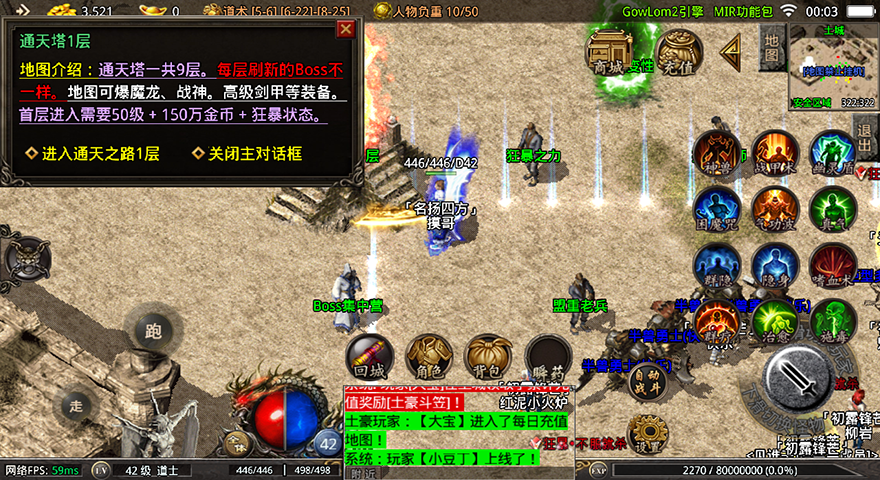Open the 设置 settings gear

649,432
